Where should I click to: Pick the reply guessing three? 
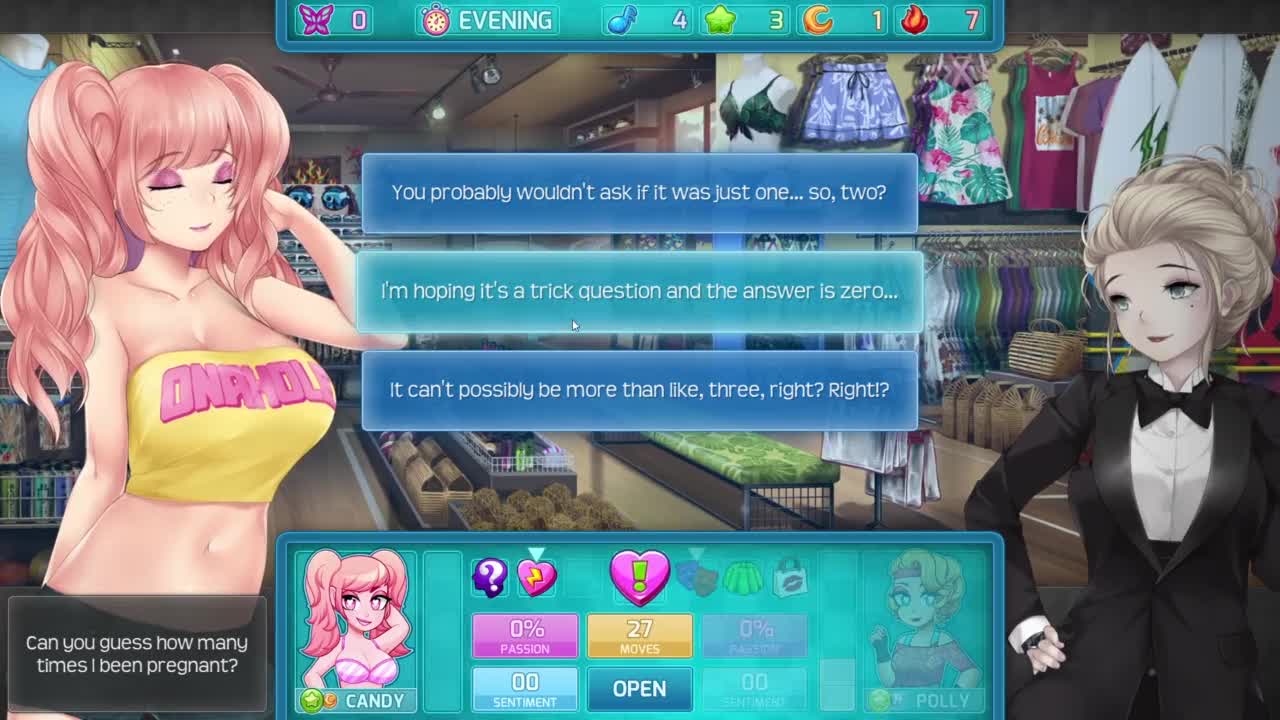tap(639, 390)
